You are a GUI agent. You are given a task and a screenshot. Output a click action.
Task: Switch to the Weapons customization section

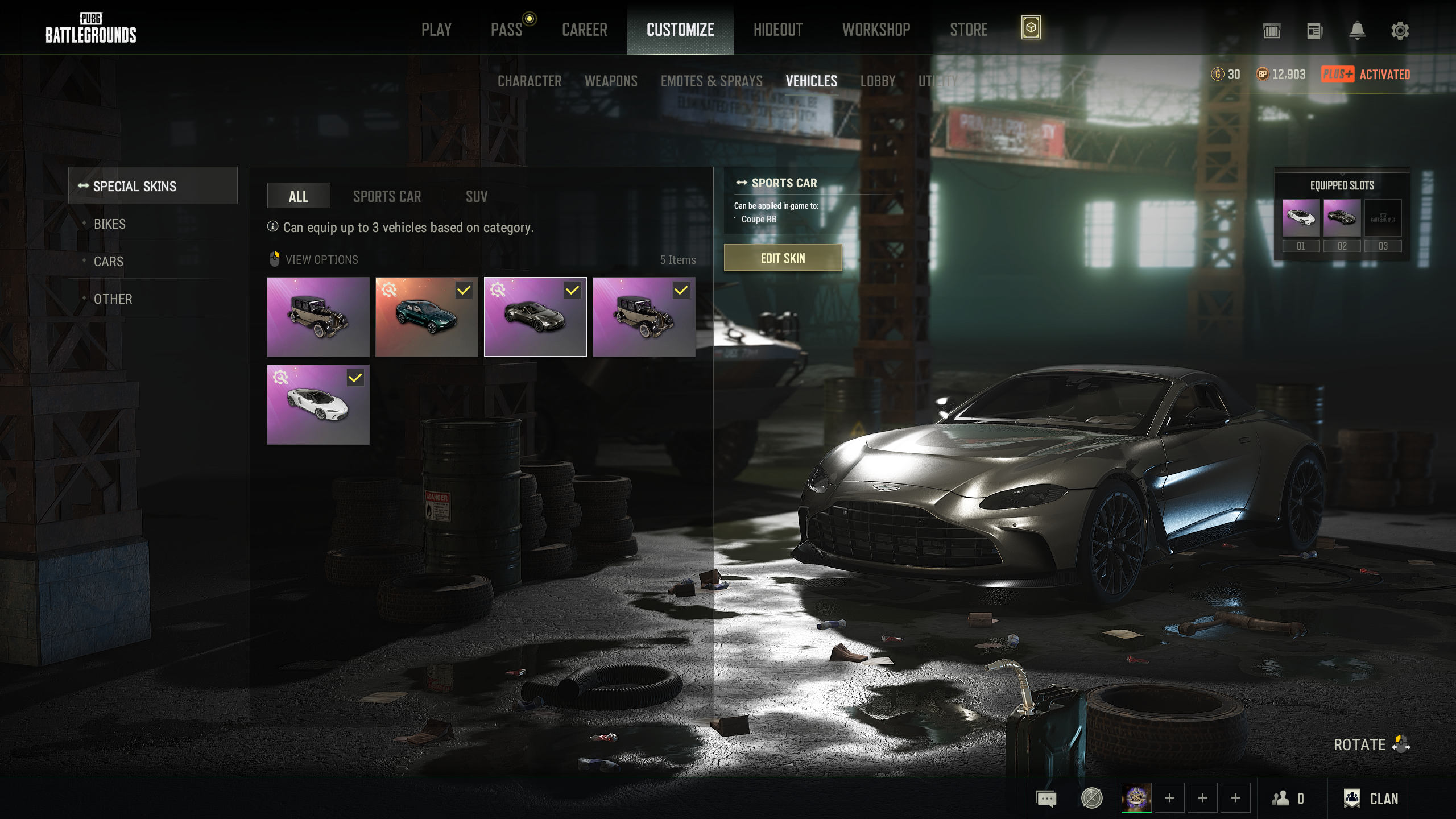pyautogui.click(x=611, y=81)
